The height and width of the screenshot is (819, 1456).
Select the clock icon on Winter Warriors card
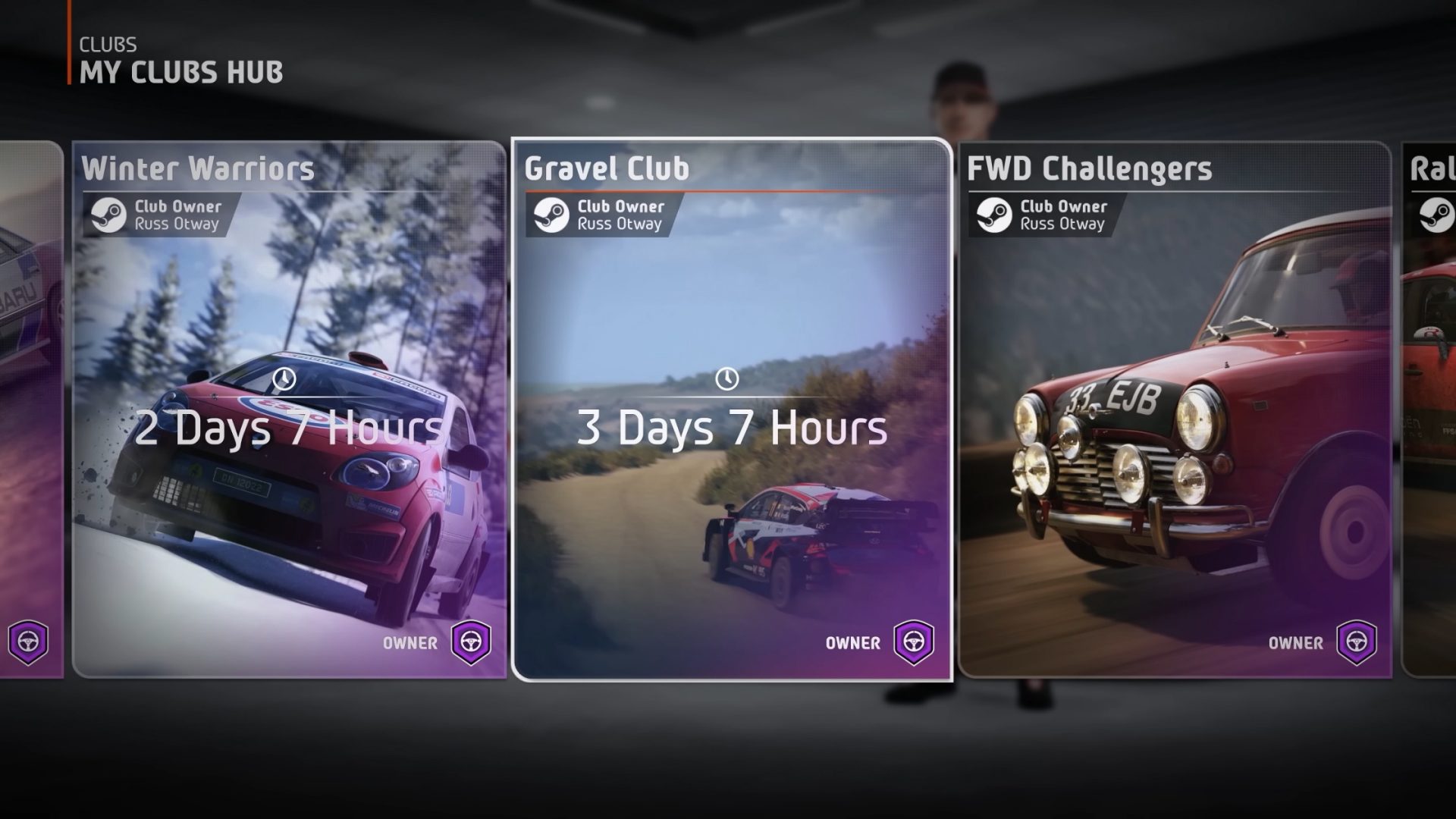coord(284,378)
